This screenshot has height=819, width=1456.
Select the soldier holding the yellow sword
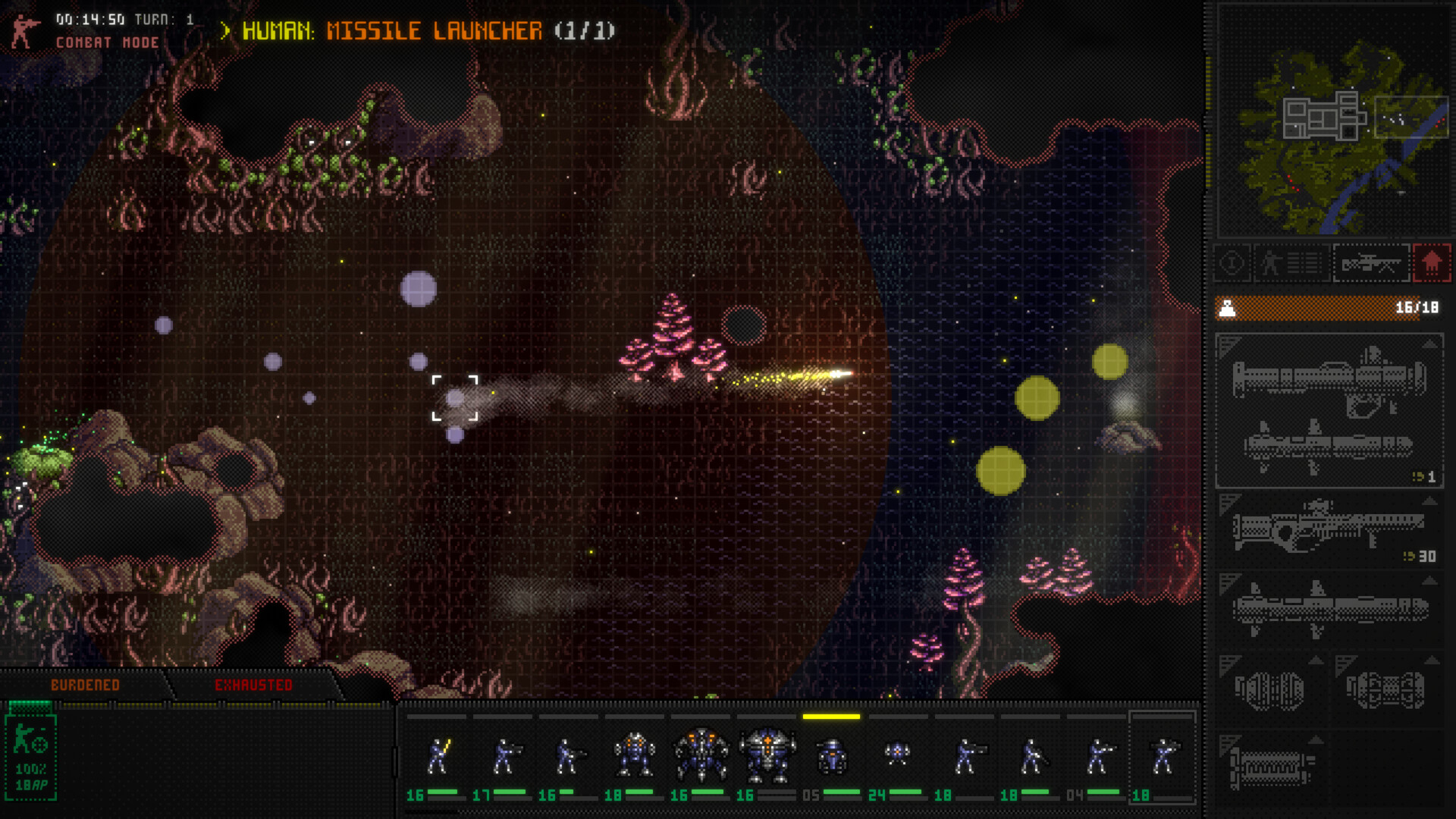[x=438, y=757]
